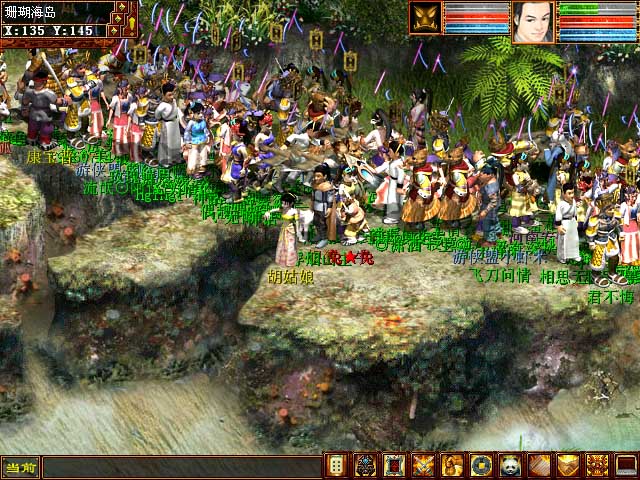
Task: Open the ornate gold emblem icon
Action: pyautogui.click(x=598, y=466)
